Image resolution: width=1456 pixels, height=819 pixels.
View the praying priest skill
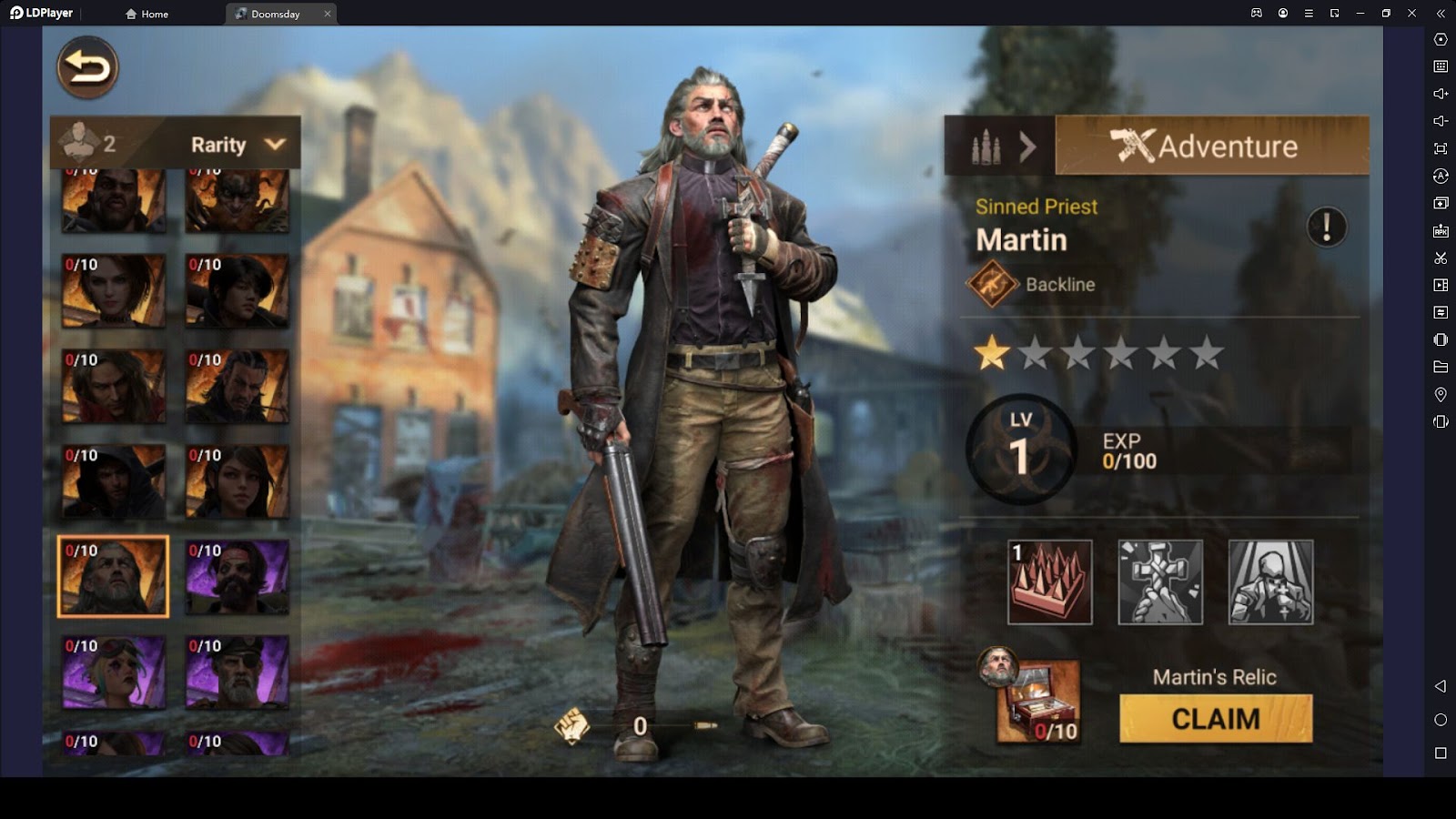(1270, 582)
